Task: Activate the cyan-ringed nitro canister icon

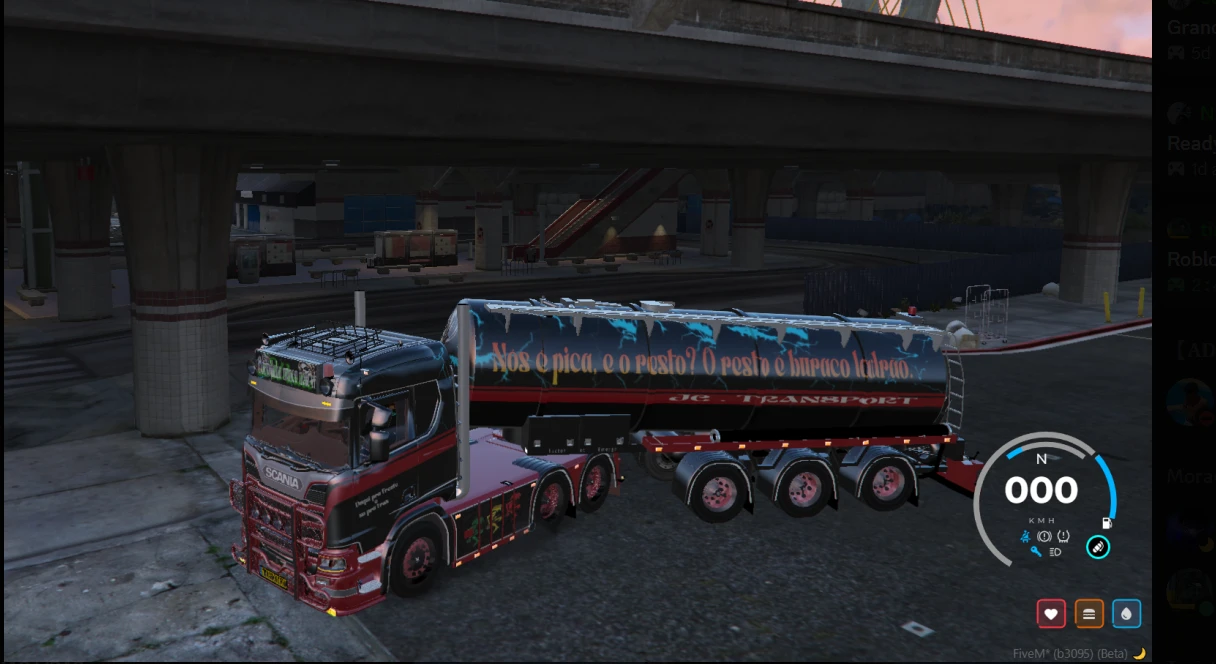Action: coord(1098,547)
